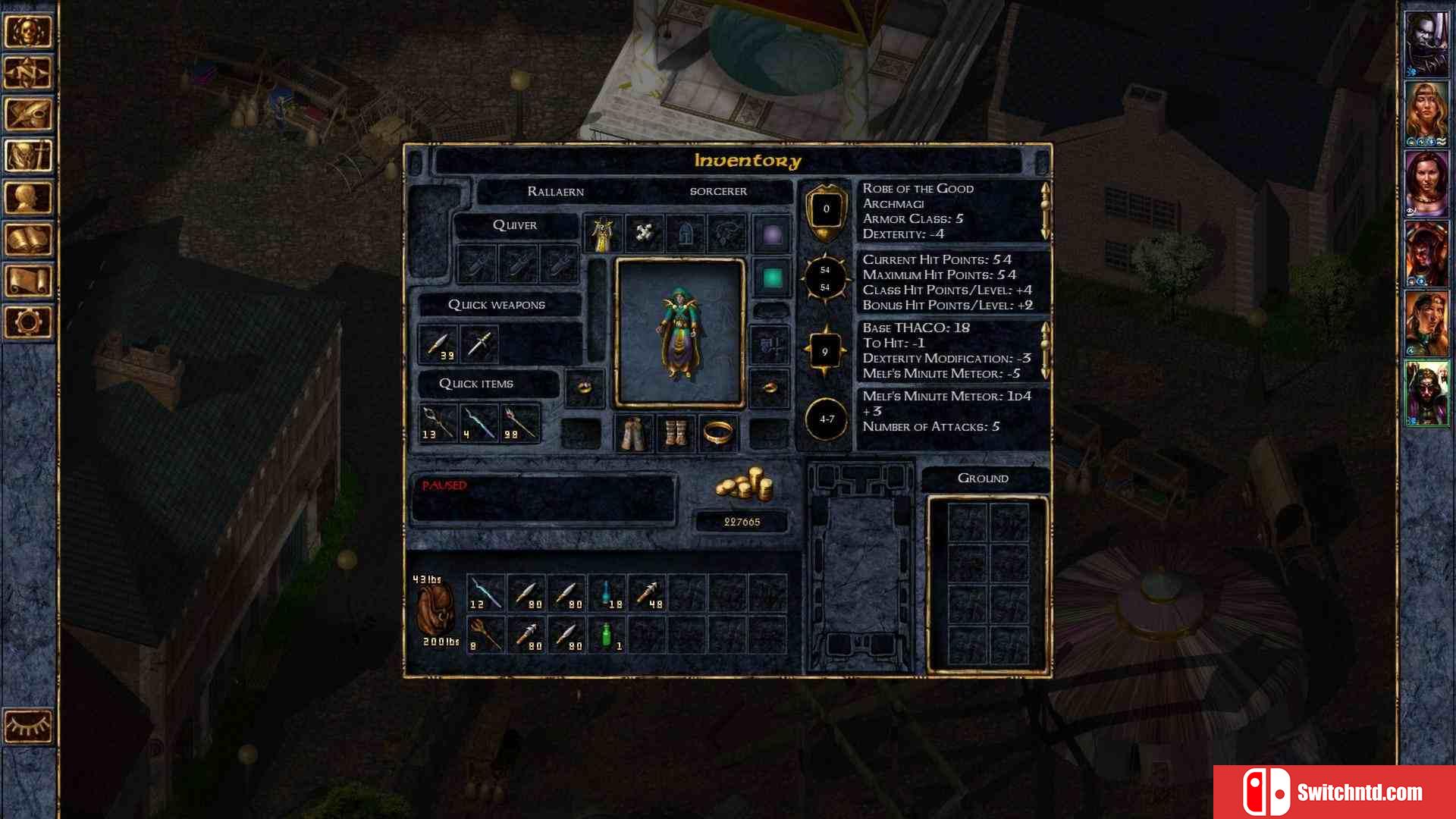Click the green teal color swatch

pos(772,278)
